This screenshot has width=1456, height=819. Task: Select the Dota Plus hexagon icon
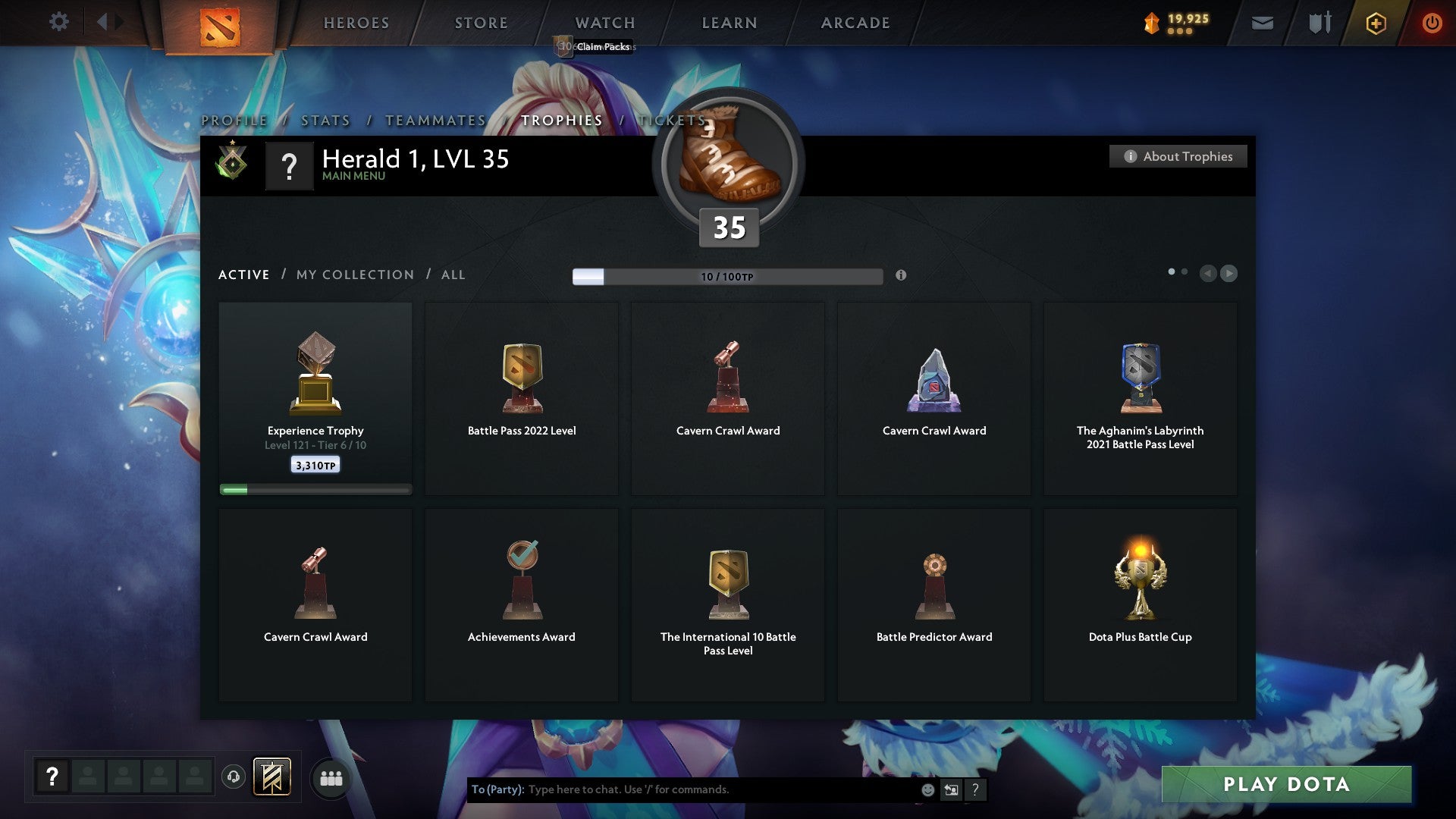coord(1375,23)
